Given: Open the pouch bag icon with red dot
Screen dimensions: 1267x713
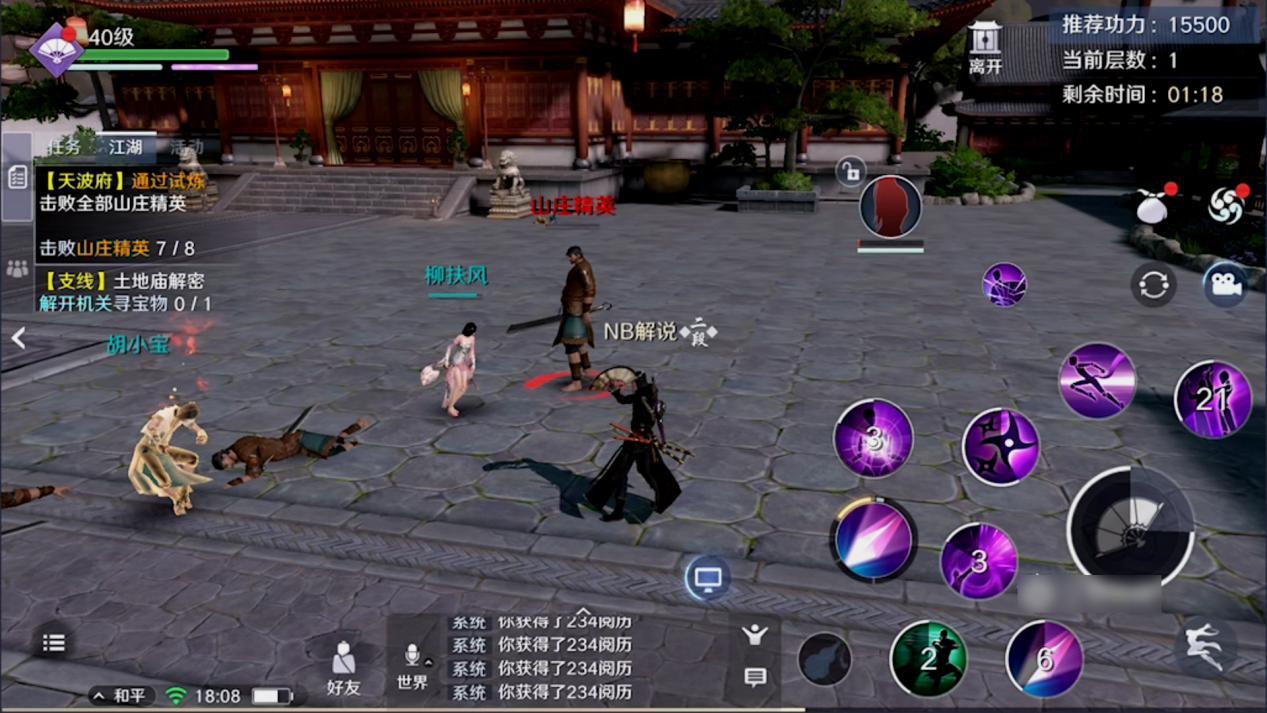Looking at the screenshot, I should coord(1153,205).
